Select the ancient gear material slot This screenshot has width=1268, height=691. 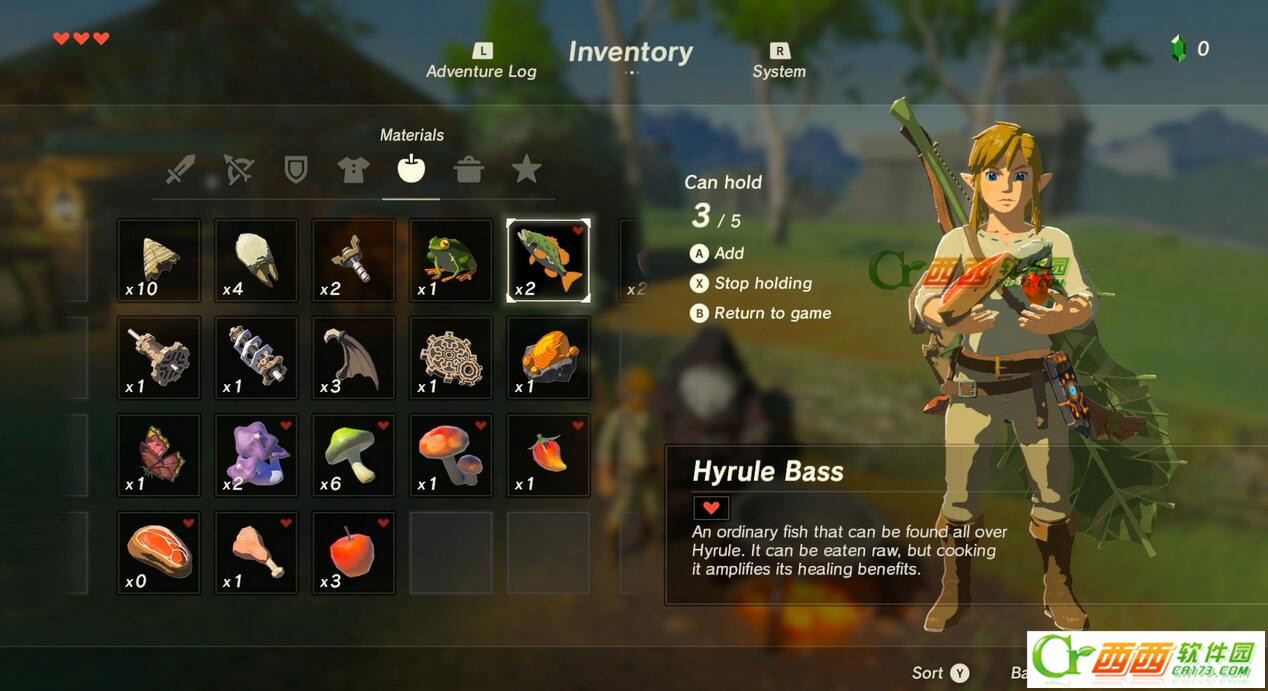(x=451, y=358)
